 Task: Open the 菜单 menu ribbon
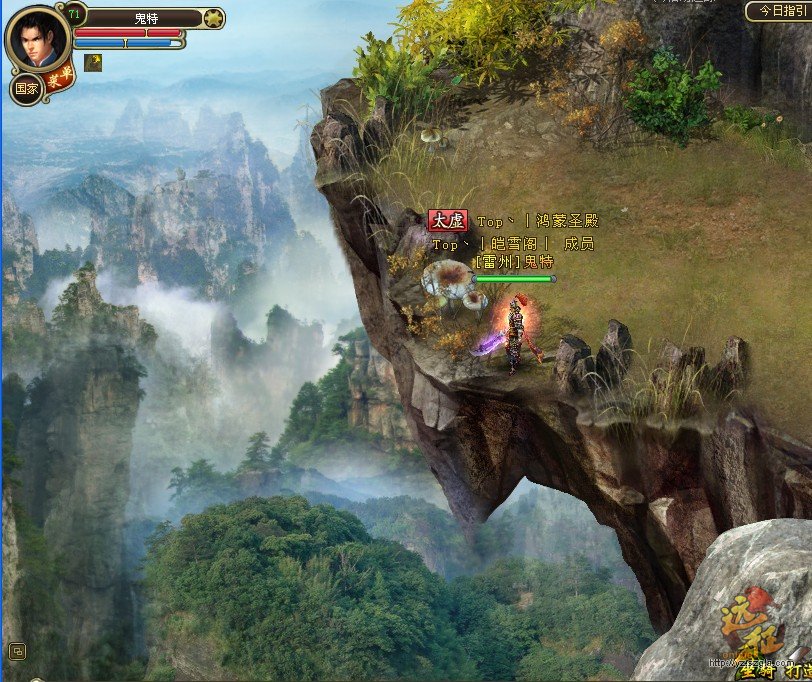[x=66, y=77]
